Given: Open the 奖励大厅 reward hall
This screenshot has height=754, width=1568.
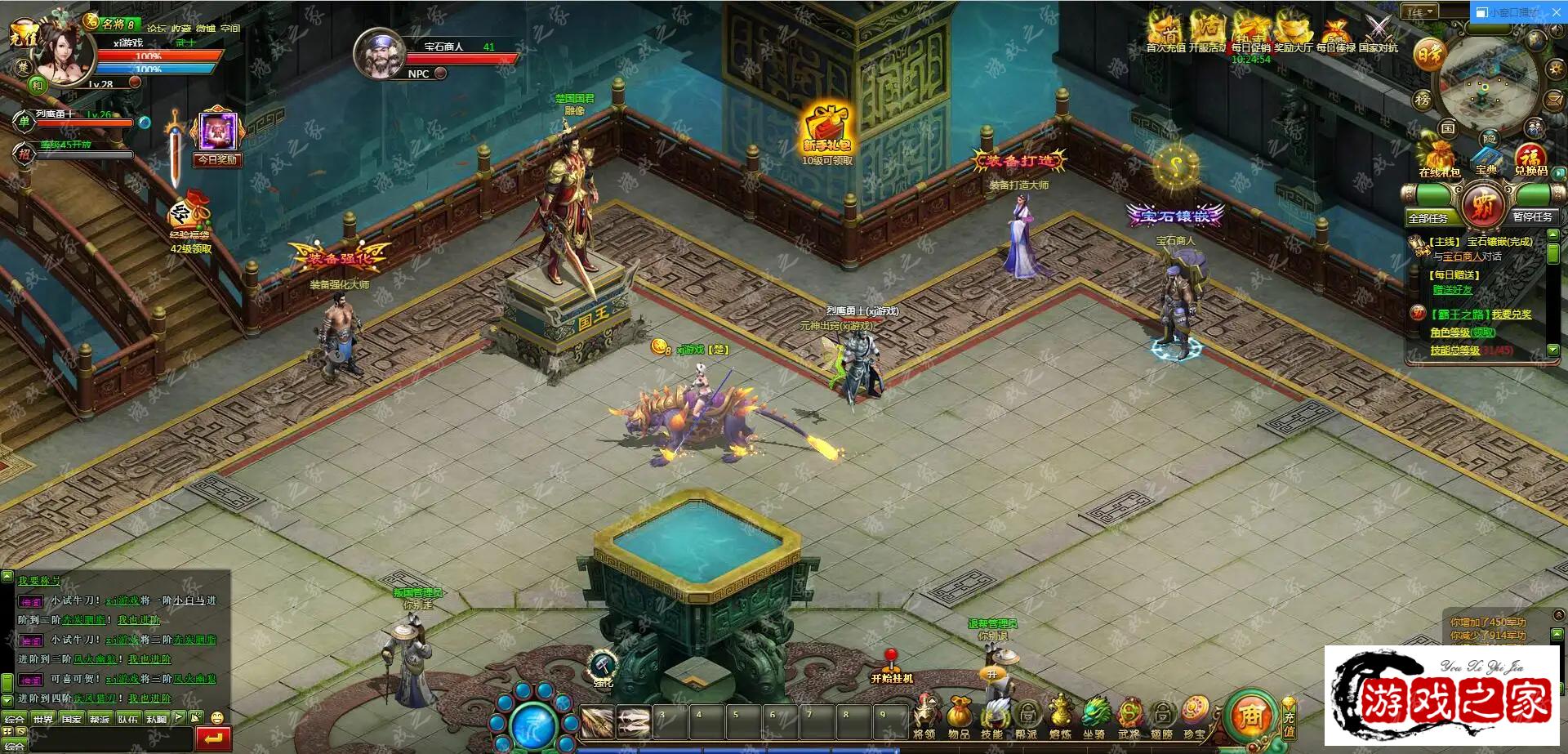Looking at the screenshot, I should (x=1293, y=33).
